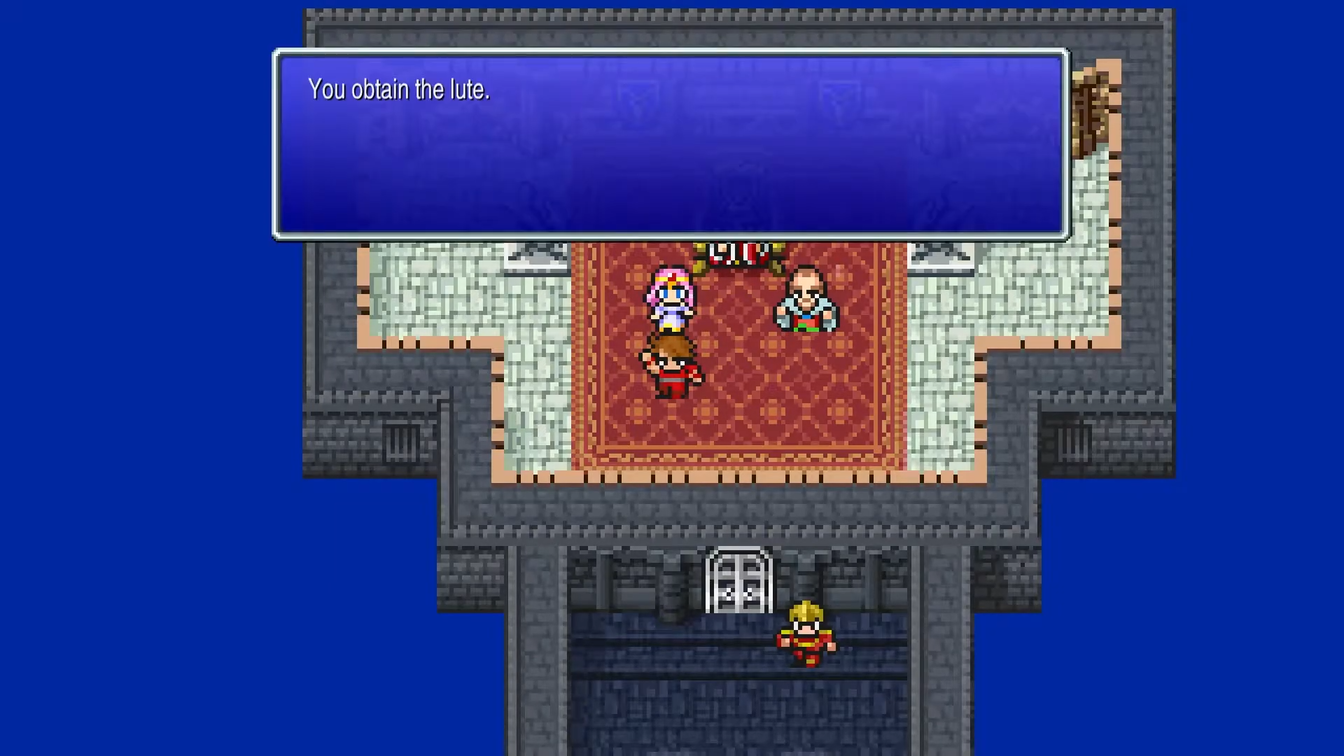Dismiss the 'You obtain the lute' dialog
Image resolution: width=1344 pixels, height=756 pixels.
[x=669, y=145]
